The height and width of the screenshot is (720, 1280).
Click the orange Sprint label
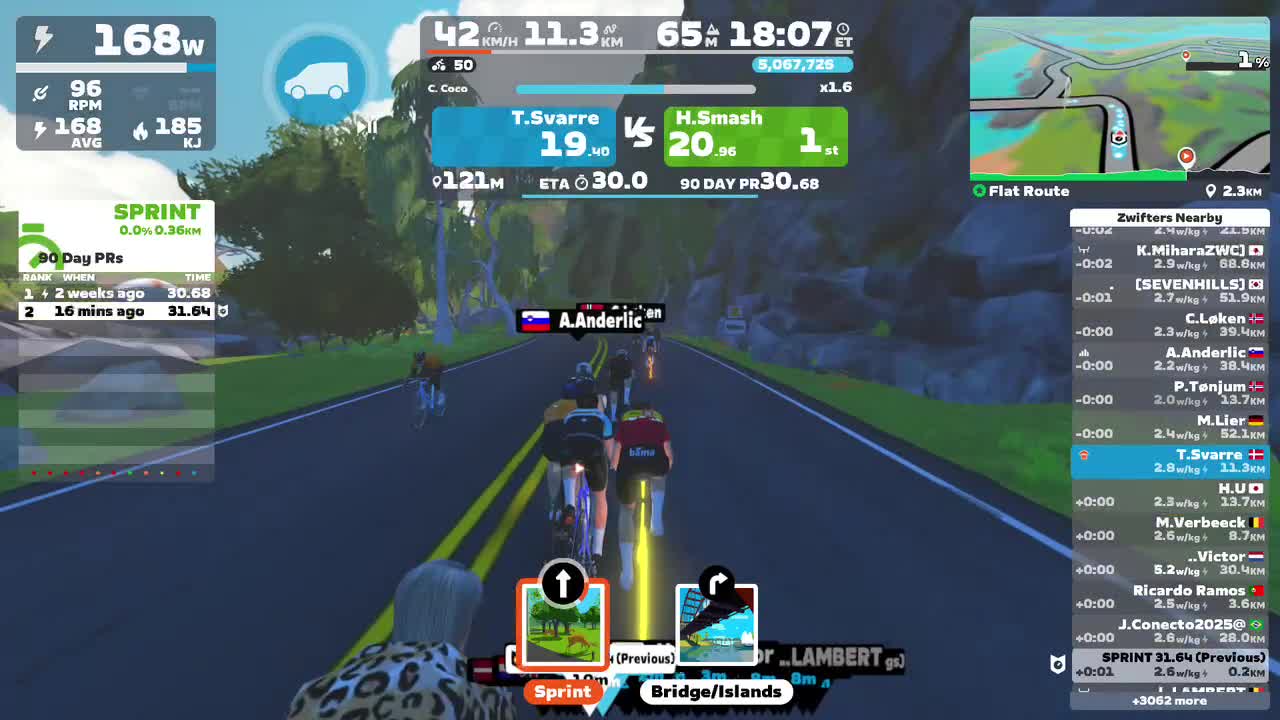coord(562,691)
